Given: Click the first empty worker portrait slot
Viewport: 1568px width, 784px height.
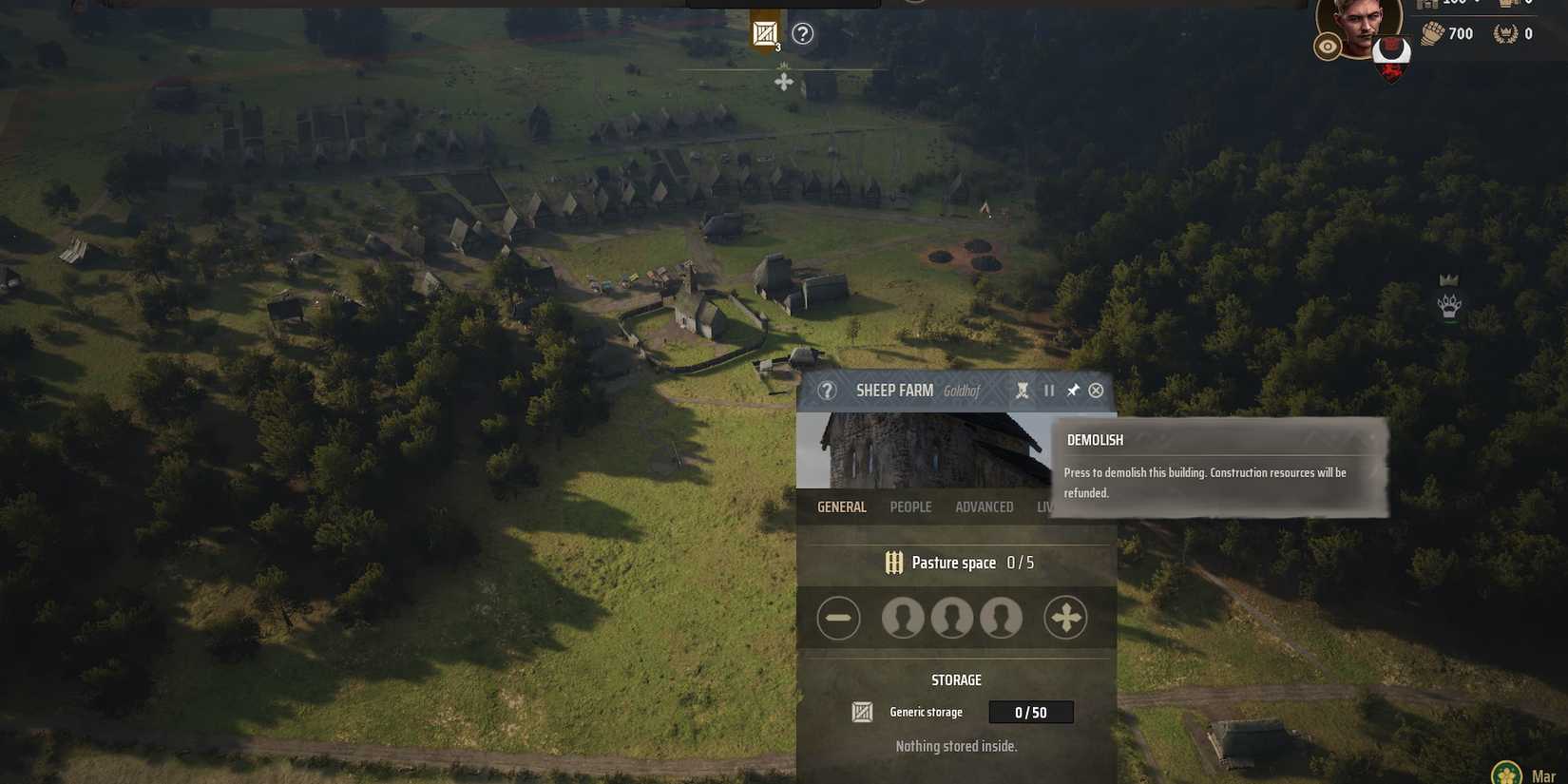Looking at the screenshot, I should click(x=903, y=617).
